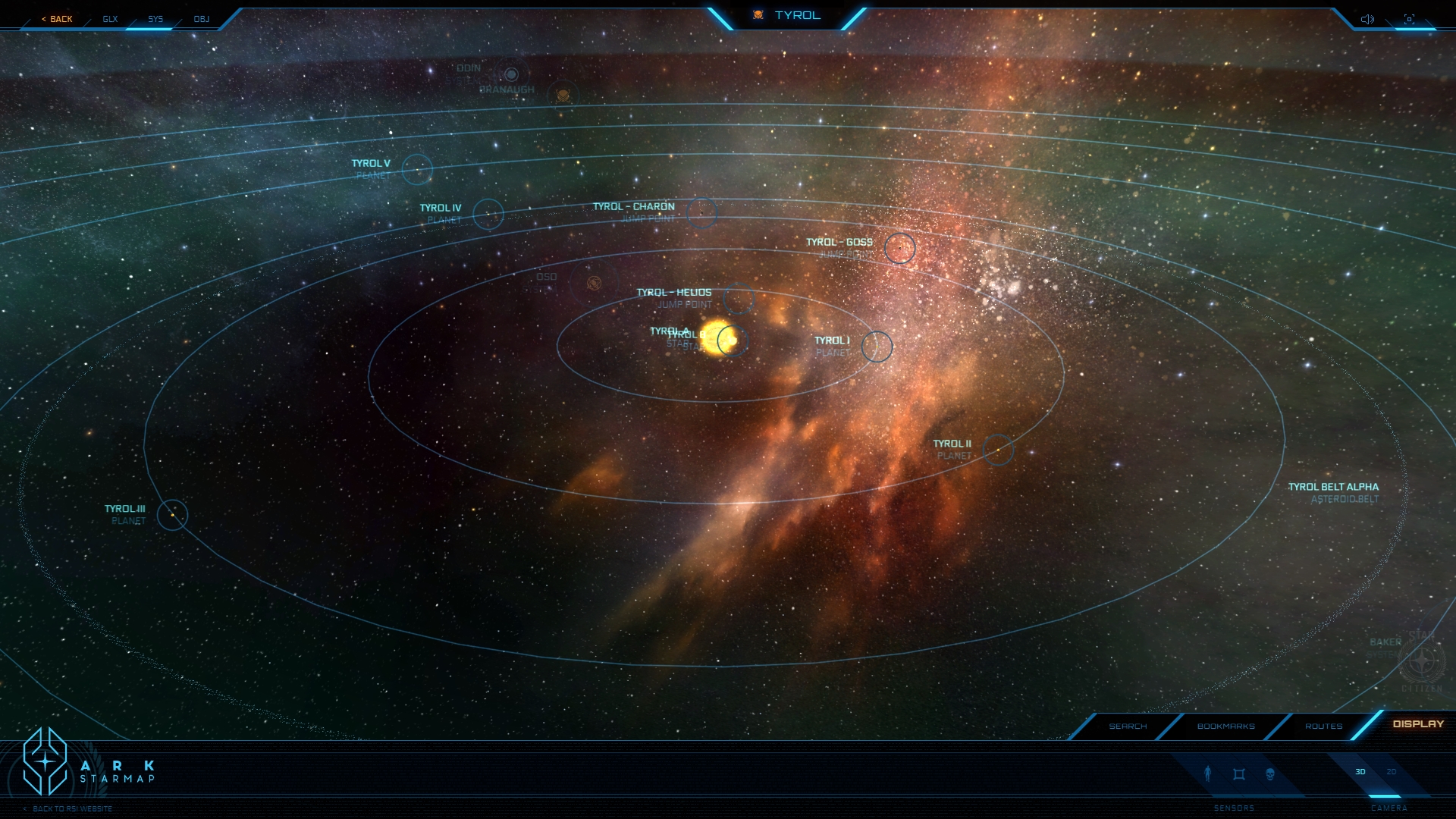1456x819 pixels.
Task: Select the Tyrol I planet marker
Action: click(877, 347)
